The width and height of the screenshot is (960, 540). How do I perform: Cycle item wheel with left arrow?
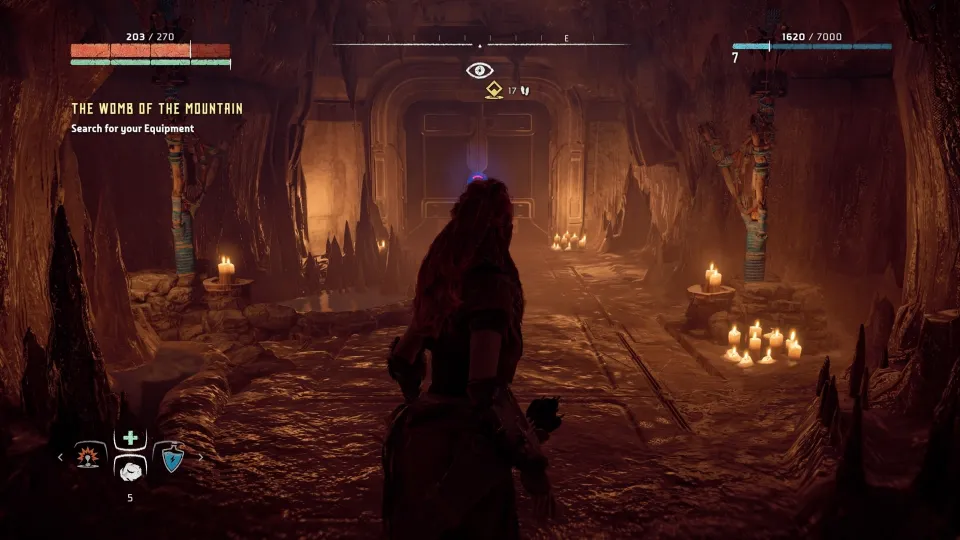point(60,457)
